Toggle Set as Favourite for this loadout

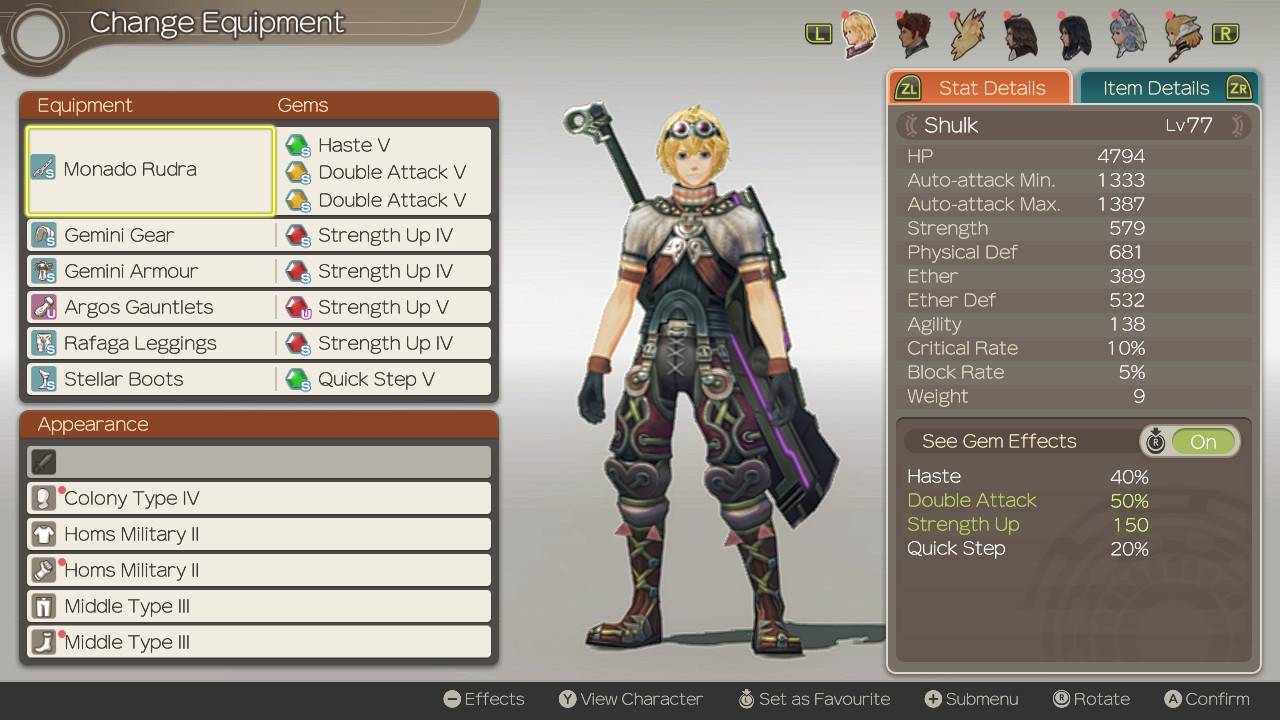pyautogui.click(x=815, y=699)
